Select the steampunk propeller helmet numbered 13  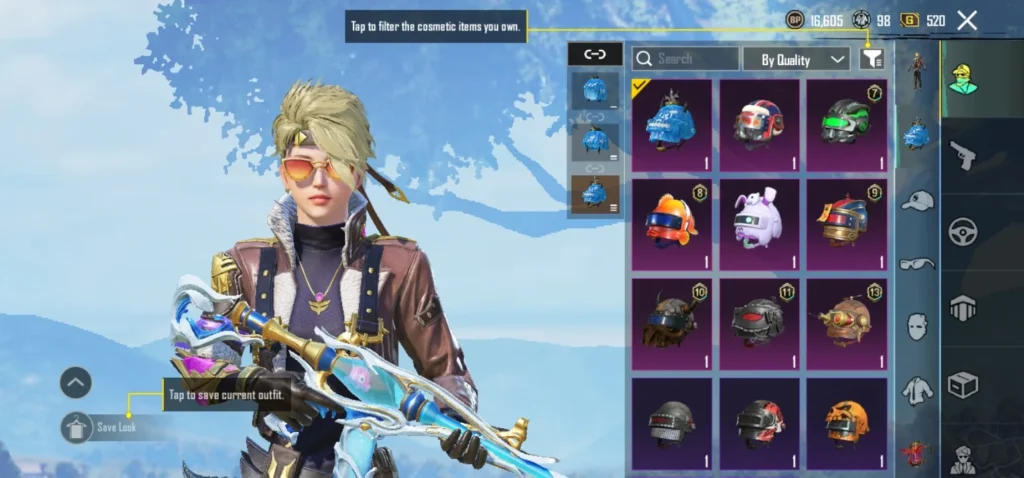(847, 322)
